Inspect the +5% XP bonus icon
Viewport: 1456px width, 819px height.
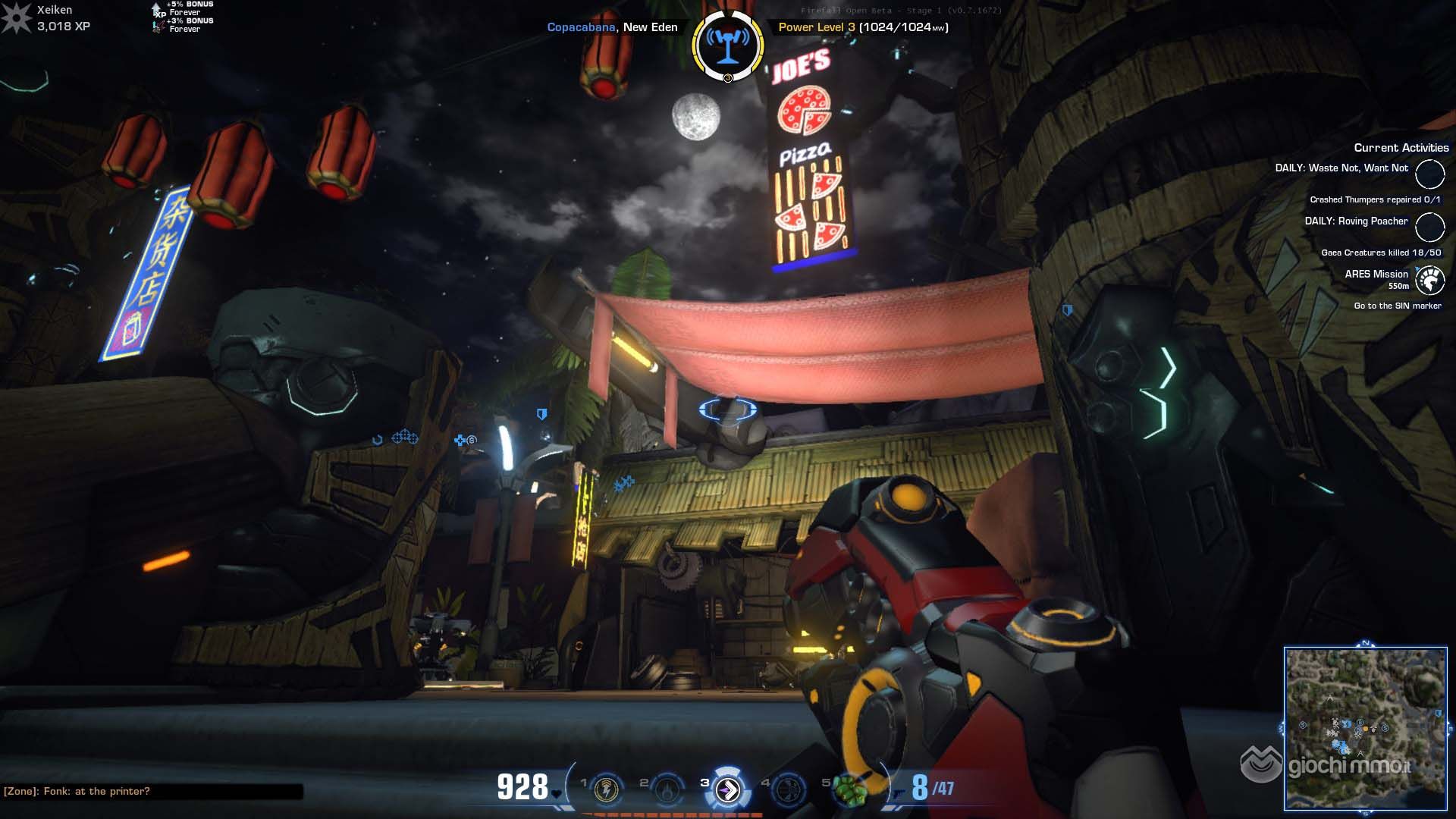[x=157, y=8]
